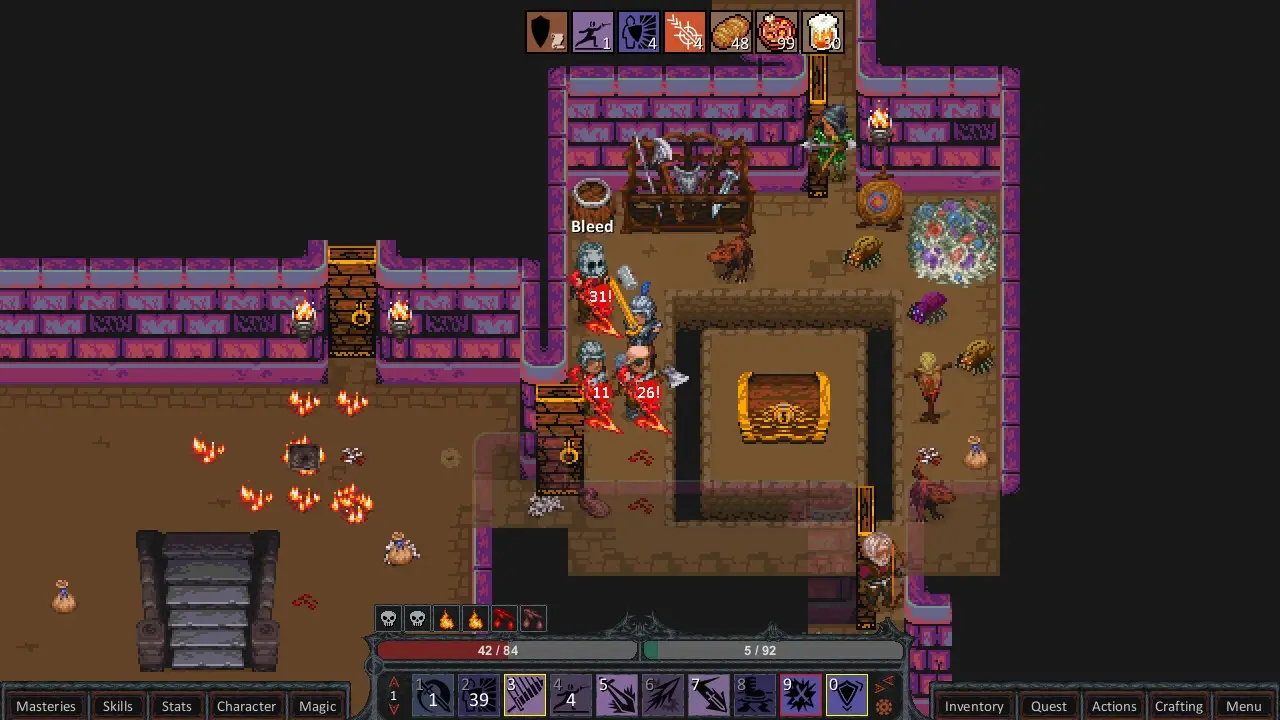Activate the skill in hotbar slot 3

coord(525,695)
